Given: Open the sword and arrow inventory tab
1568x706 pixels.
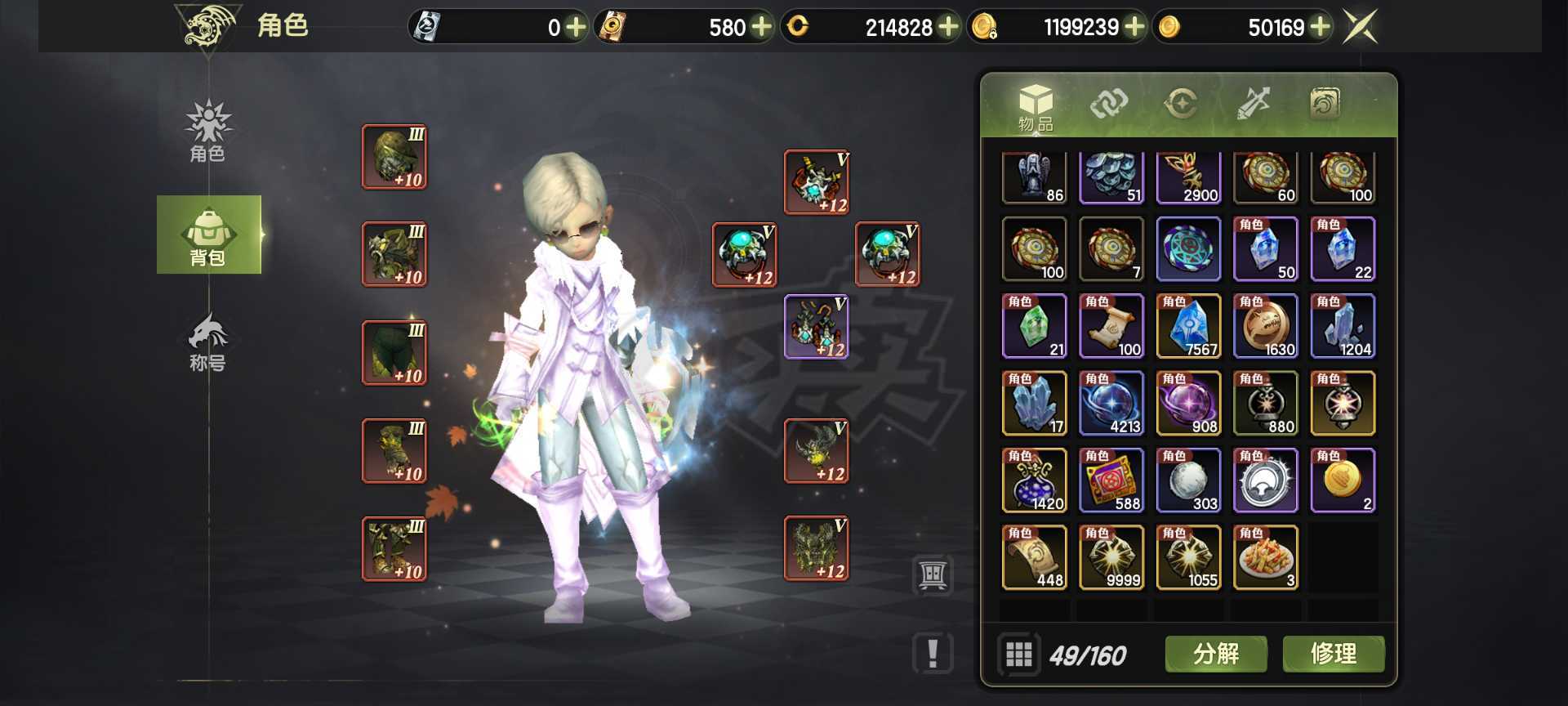Looking at the screenshot, I should [x=1253, y=104].
